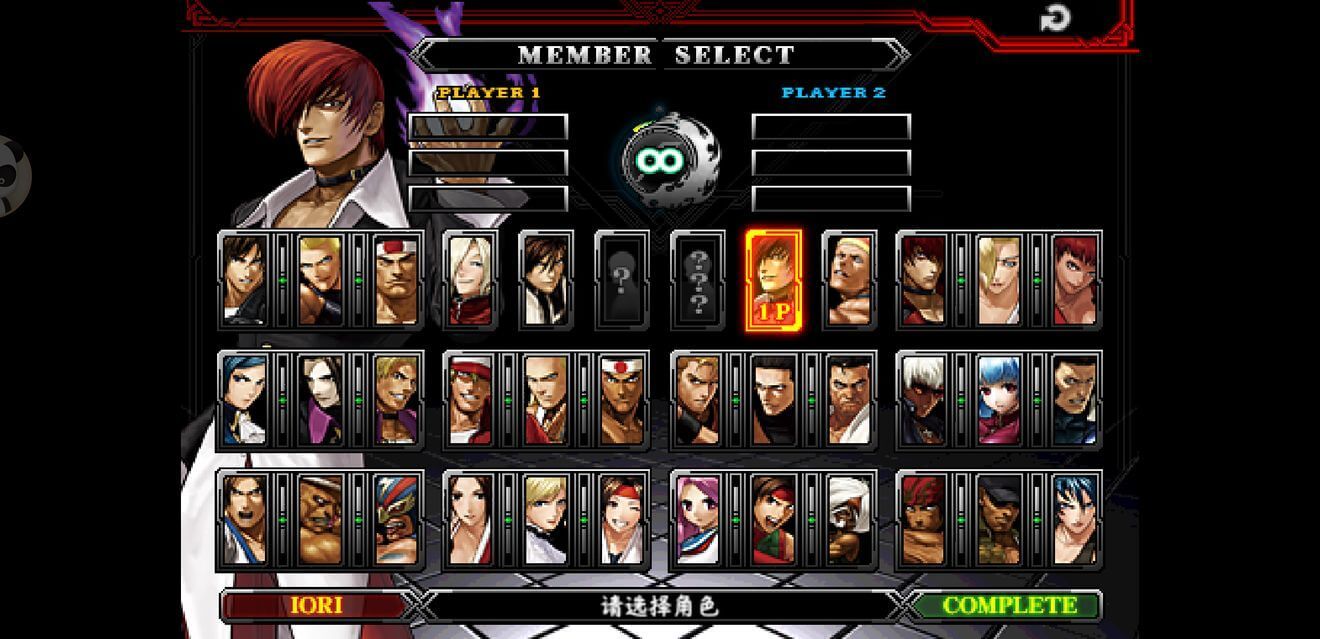Viewport: 1320px width, 639px height.
Task: Select the triple question mark mystery tile
Action: pos(698,279)
